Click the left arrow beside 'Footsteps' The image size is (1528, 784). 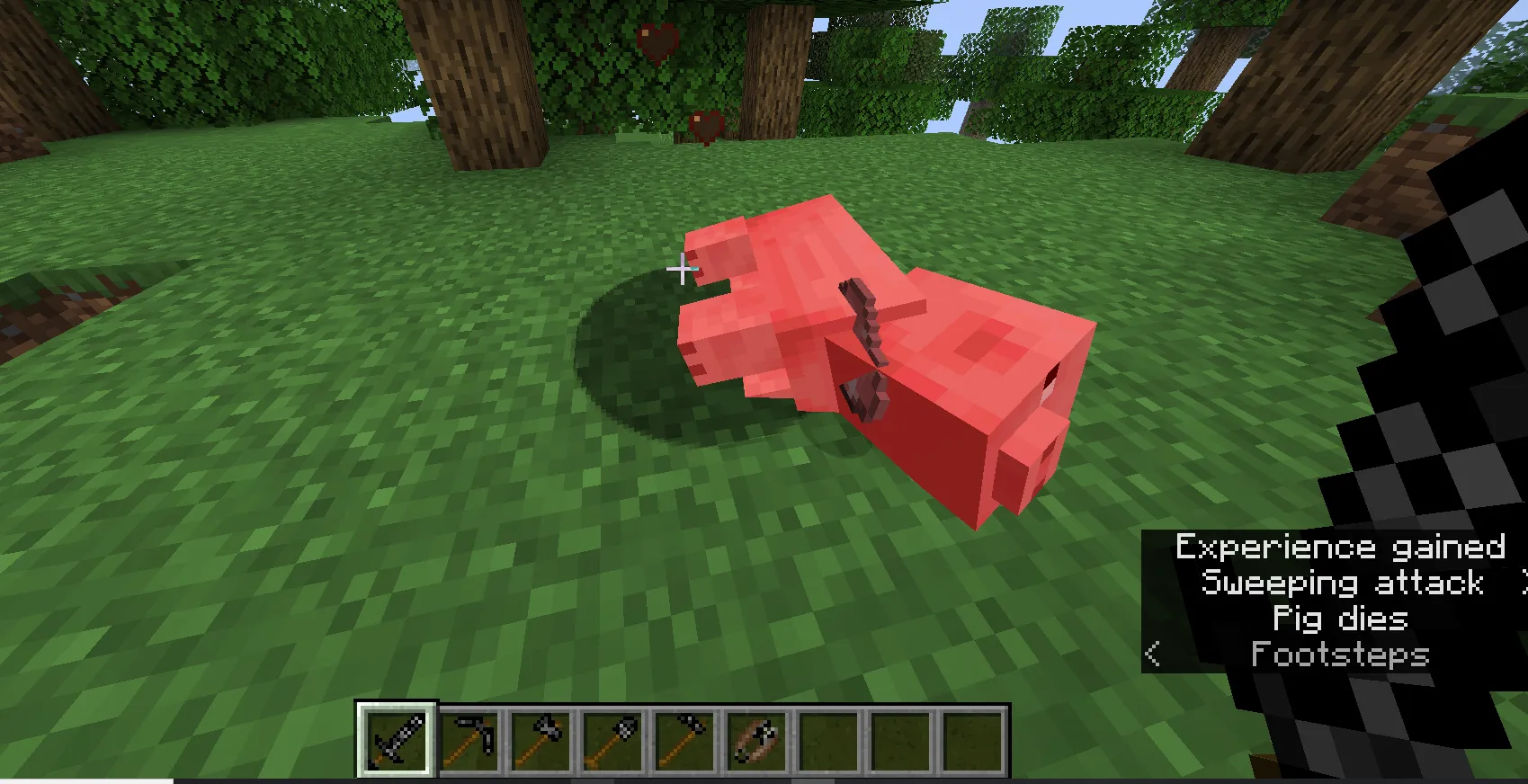click(x=1154, y=655)
